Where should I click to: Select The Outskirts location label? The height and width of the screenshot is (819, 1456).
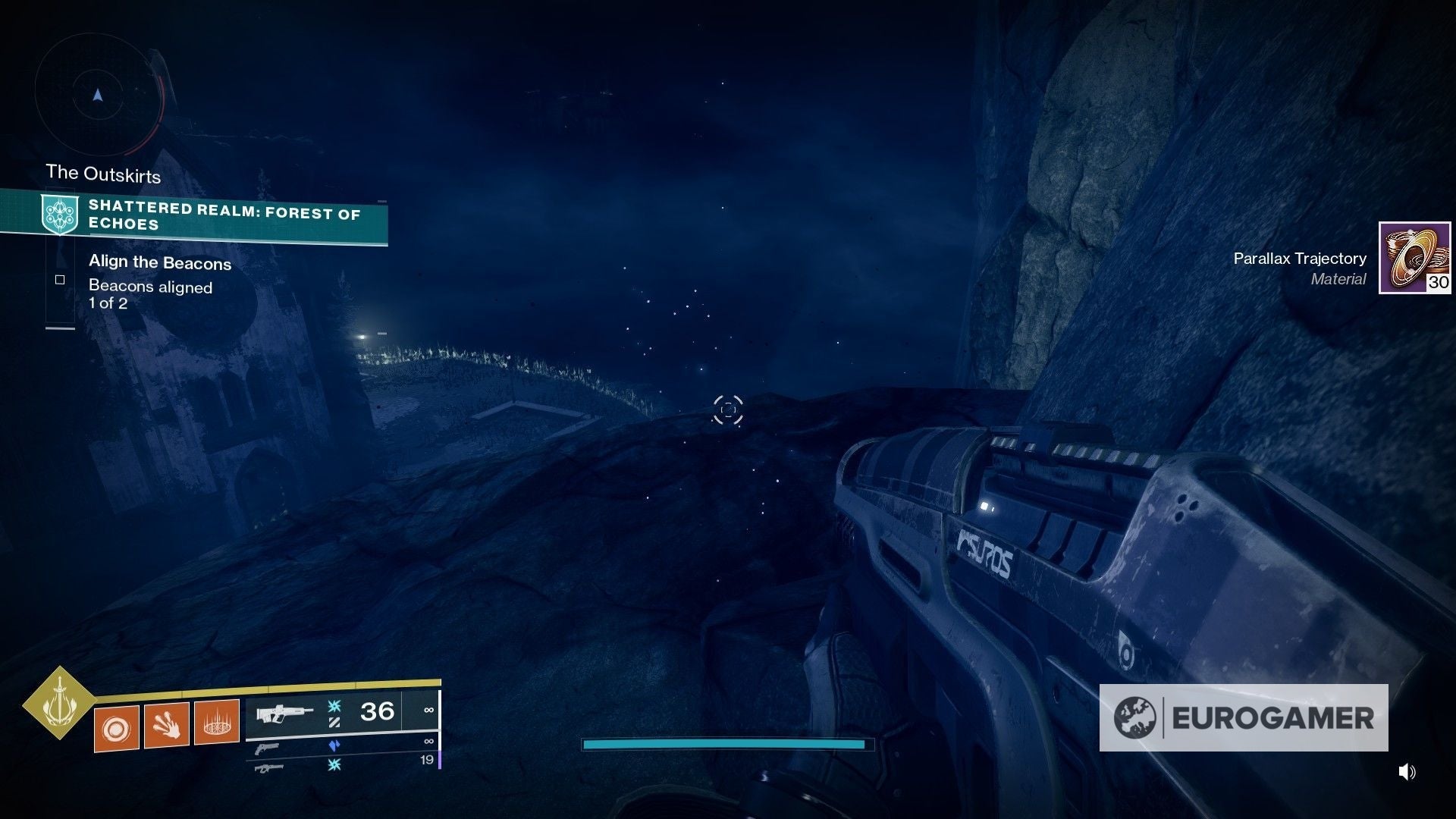103,173
